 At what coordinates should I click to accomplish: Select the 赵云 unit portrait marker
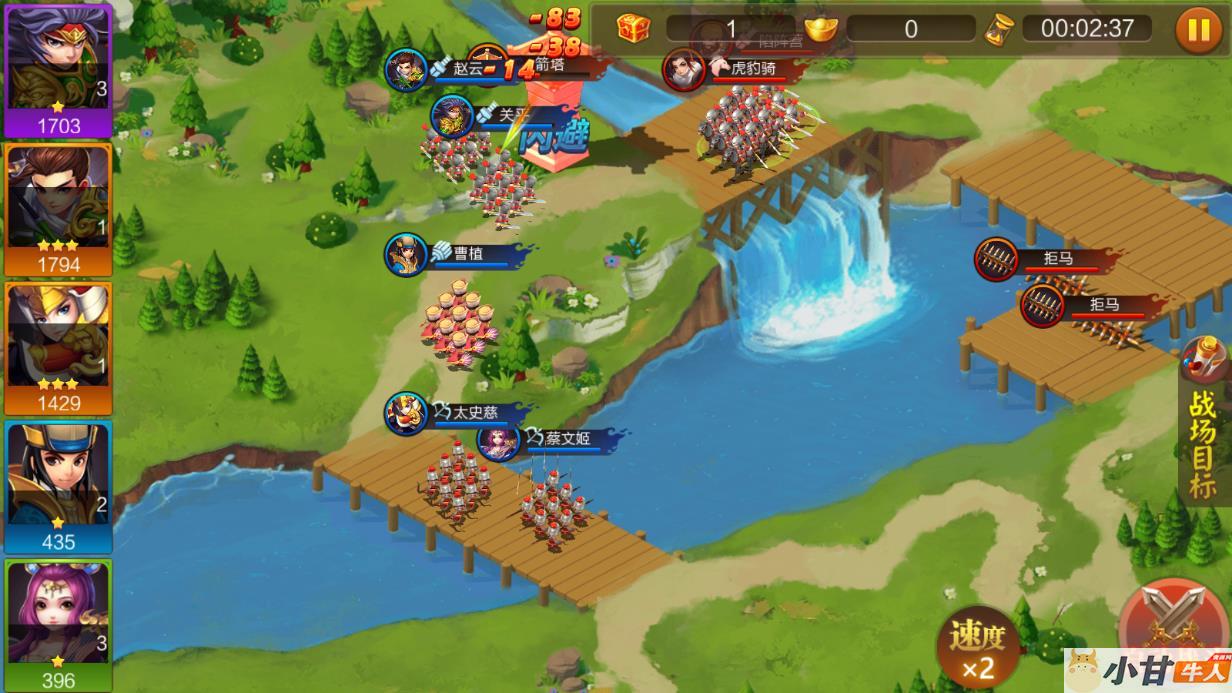[407, 69]
